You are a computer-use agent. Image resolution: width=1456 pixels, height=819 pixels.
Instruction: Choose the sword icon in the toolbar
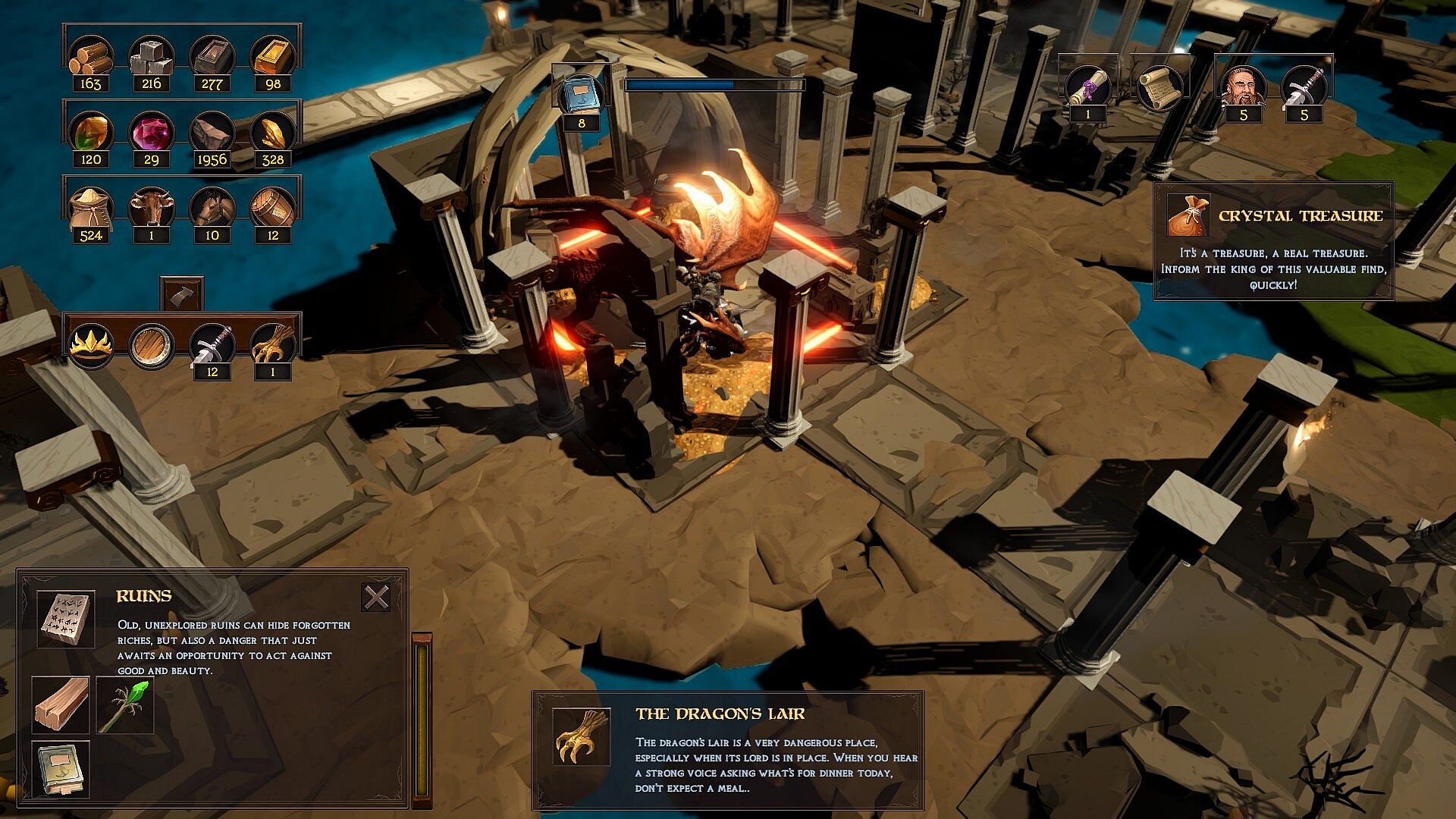[212, 344]
